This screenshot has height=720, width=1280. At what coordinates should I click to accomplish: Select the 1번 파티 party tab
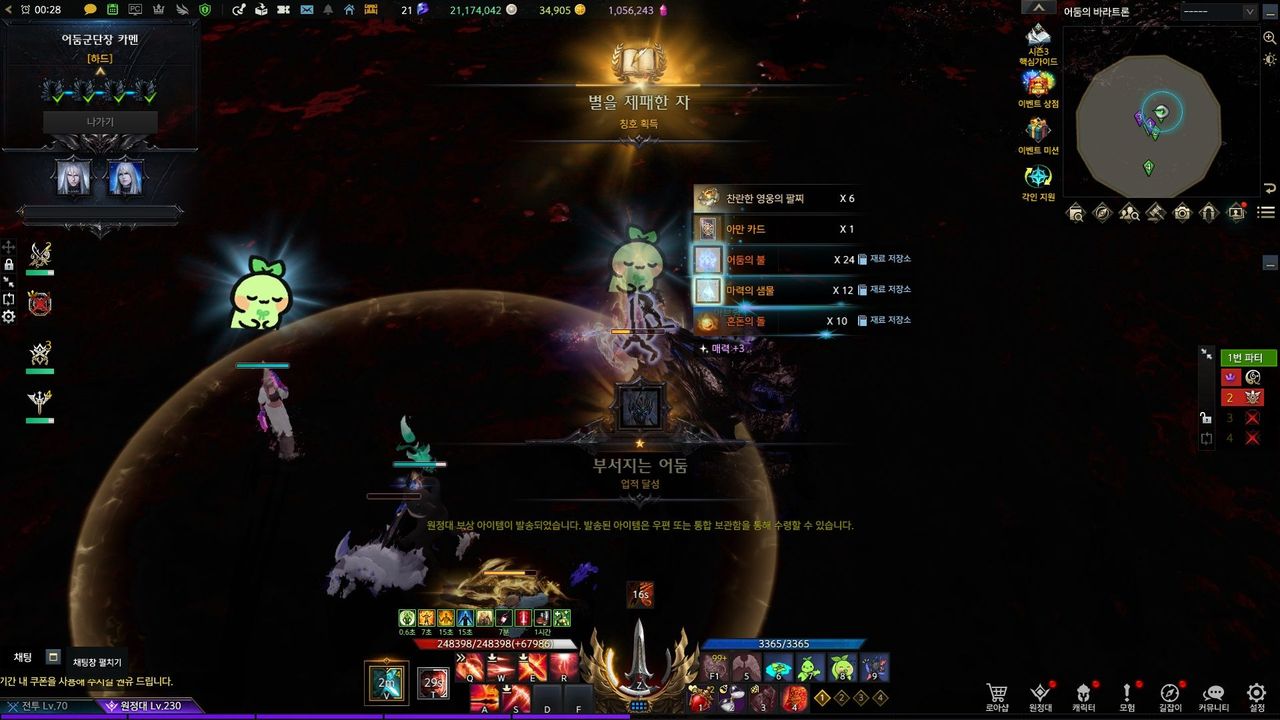[x=1247, y=357]
